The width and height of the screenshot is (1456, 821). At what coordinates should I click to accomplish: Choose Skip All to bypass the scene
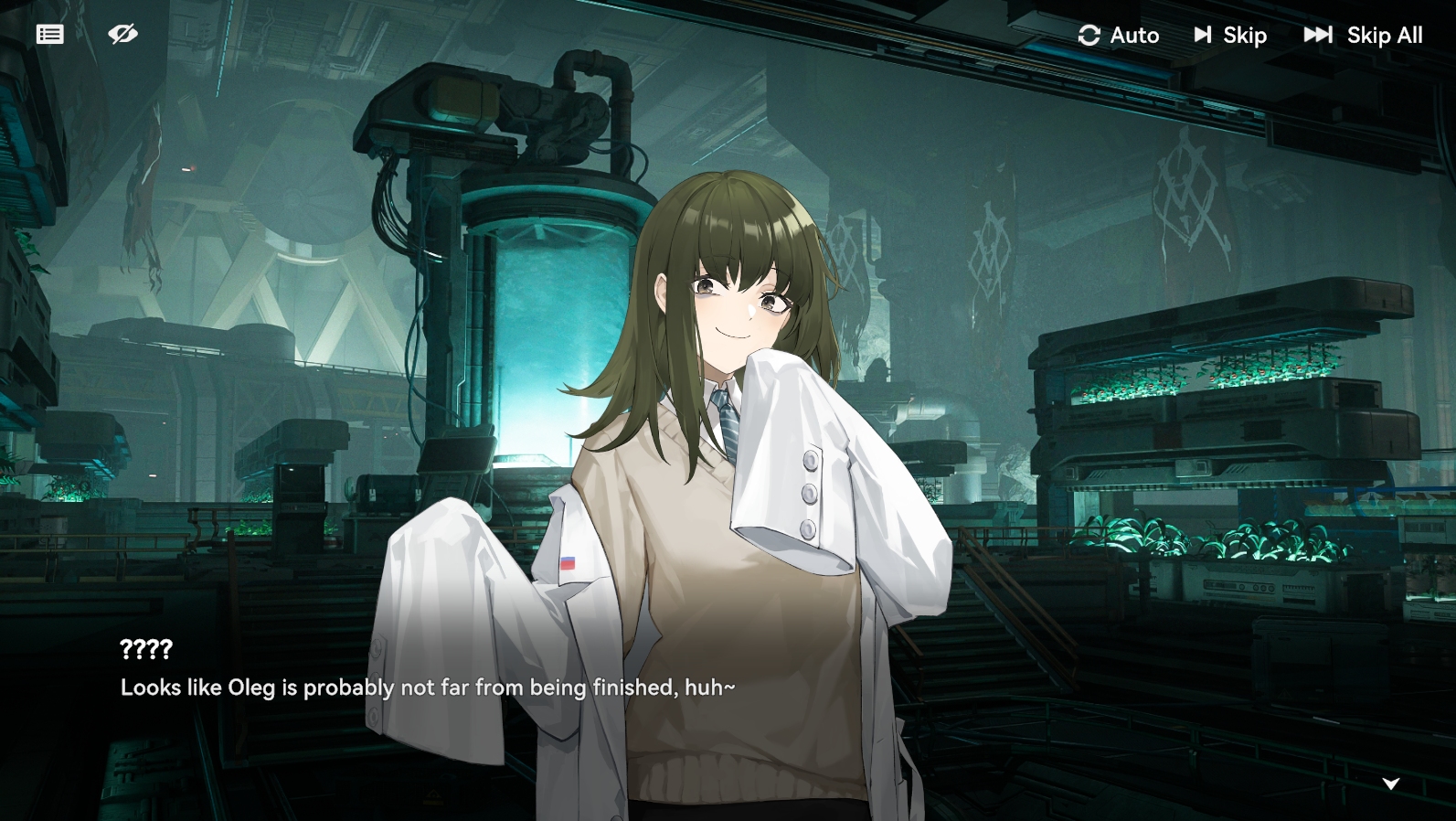[x=1363, y=36]
